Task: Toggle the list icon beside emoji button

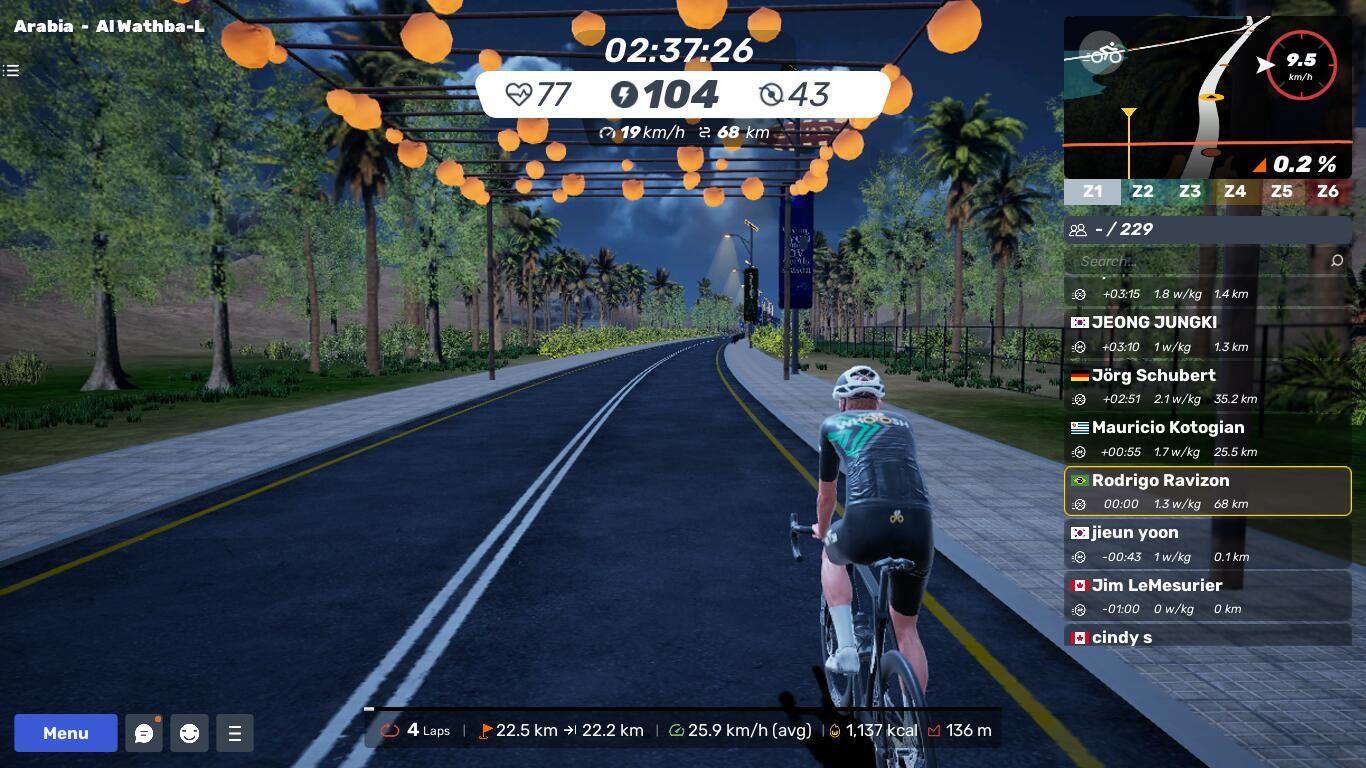Action: pyautogui.click(x=235, y=733)
